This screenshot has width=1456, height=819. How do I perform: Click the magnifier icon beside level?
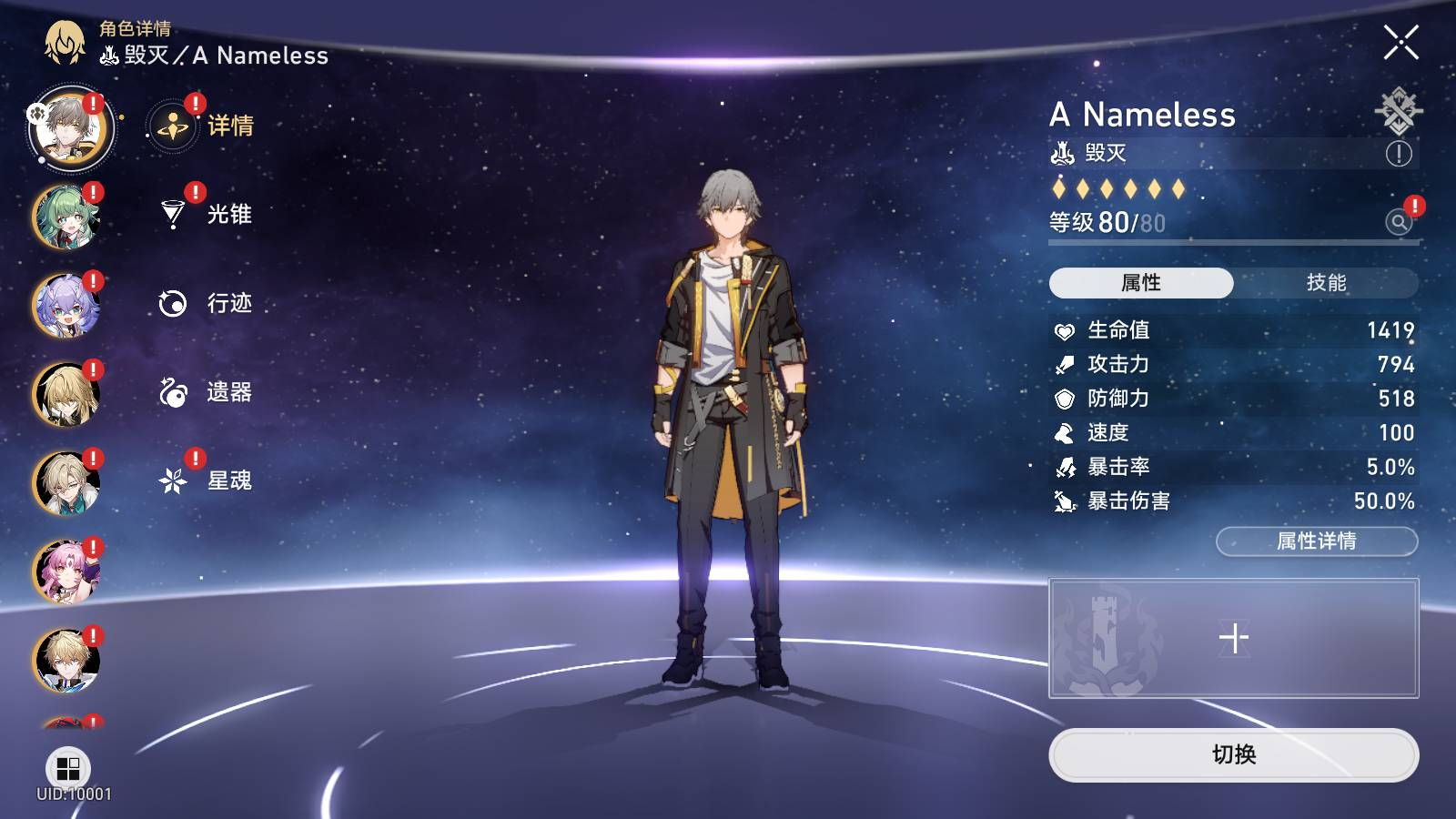click(x=1399, y=221)
